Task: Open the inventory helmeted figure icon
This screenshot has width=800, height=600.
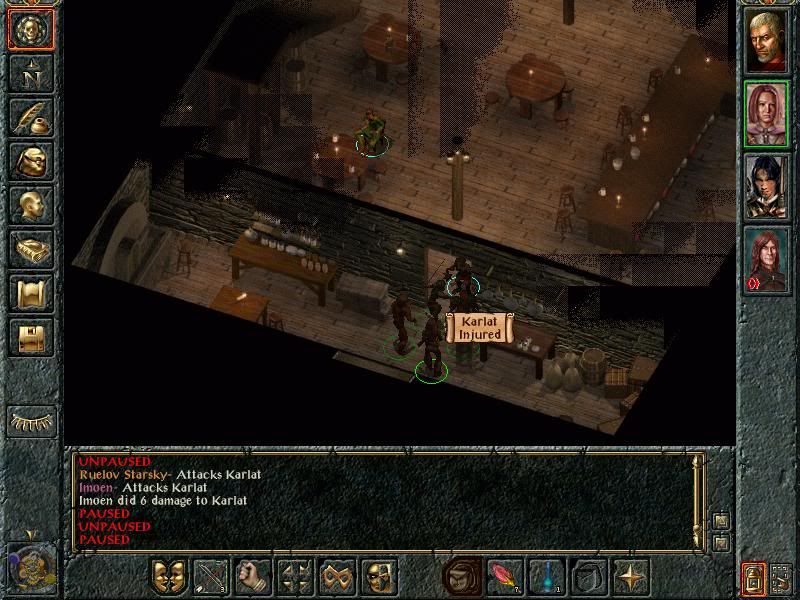Action: [31, 161]
